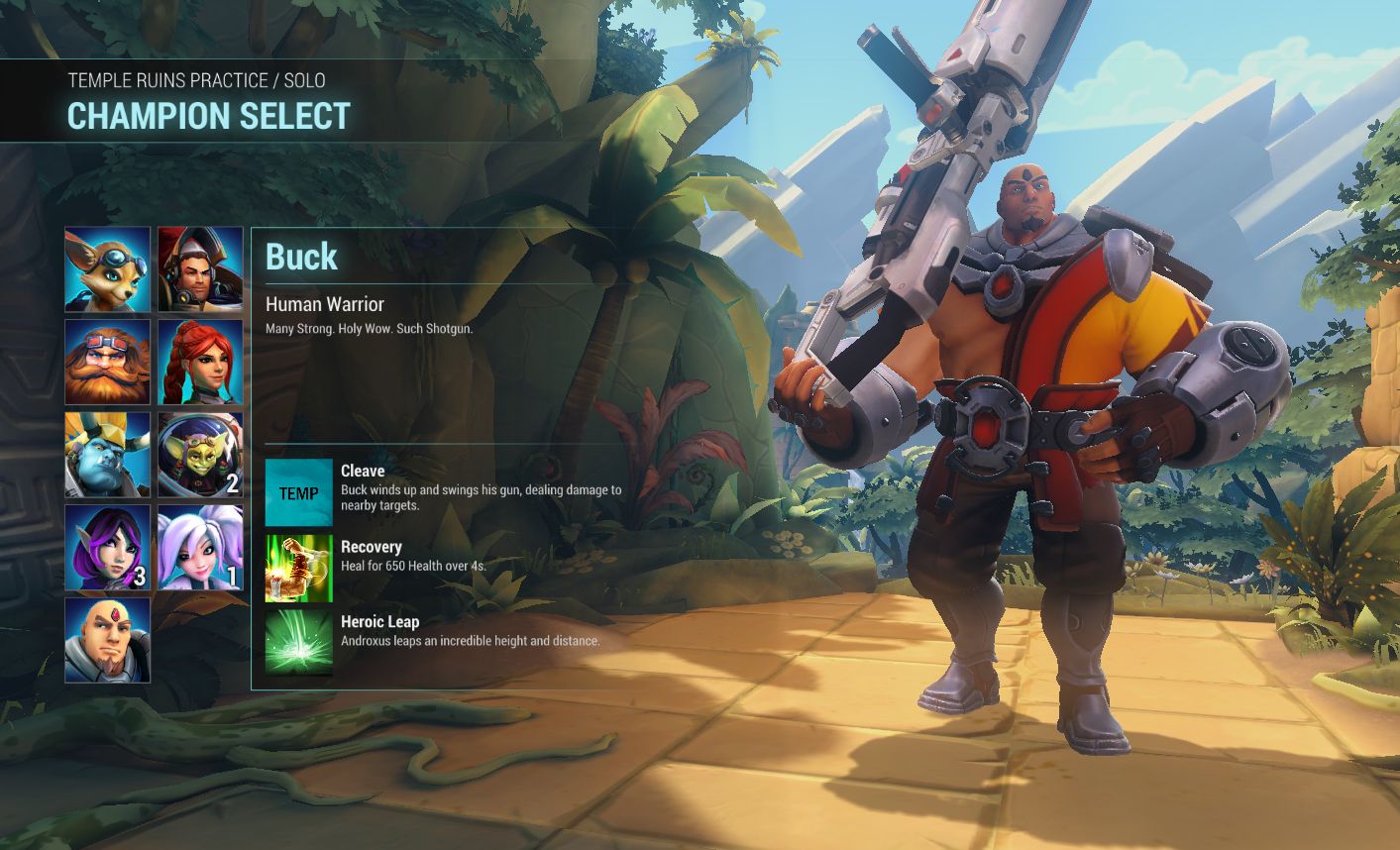Image resolution: width=1400 pixels, height=850 pixels.
Task: Pick the orange-bearded dwarf champion
Action: [x=108, y=362]
